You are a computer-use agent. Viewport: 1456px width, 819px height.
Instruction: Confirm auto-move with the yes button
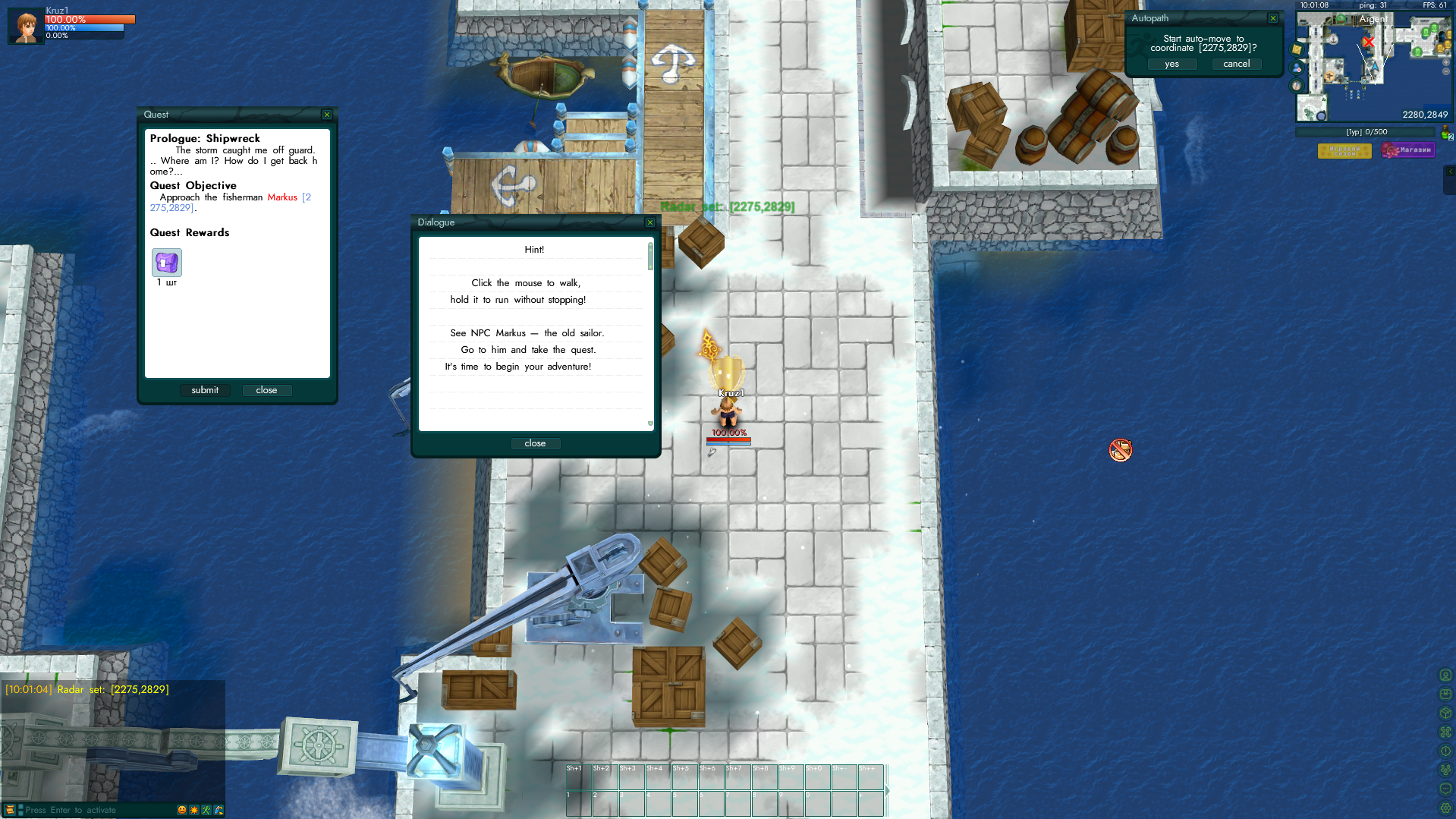1171,65
